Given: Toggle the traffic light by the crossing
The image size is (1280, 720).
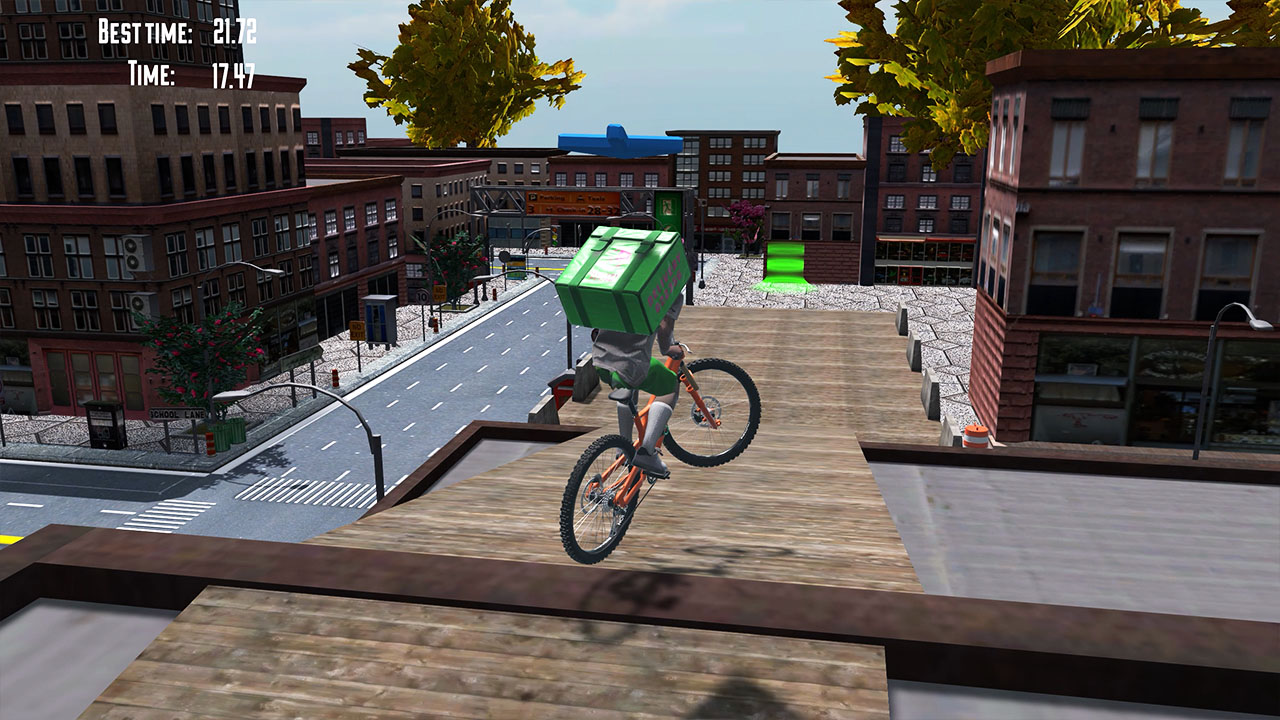Looking at the screenshot, I should 553,235.
